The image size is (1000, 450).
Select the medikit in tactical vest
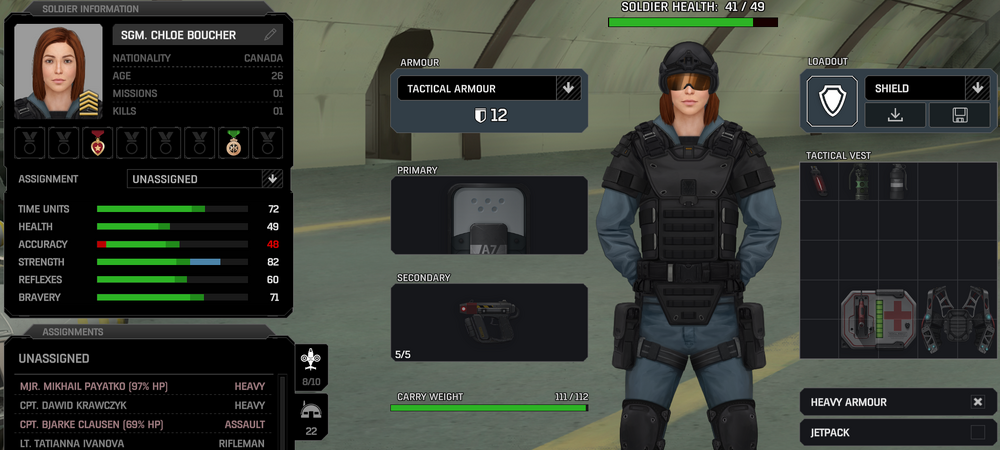[878, 320]
